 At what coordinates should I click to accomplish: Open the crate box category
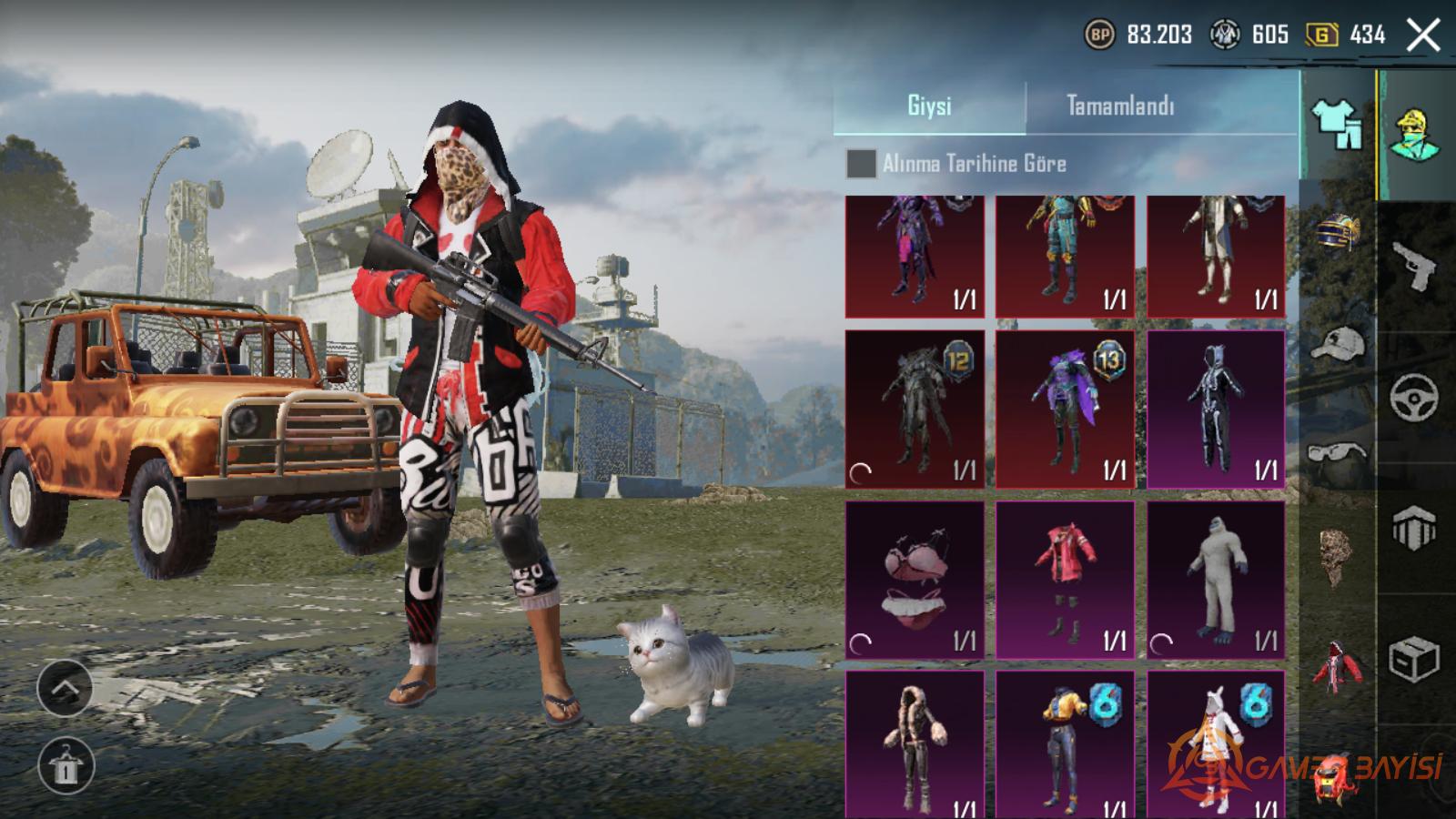pos(1415,659)
